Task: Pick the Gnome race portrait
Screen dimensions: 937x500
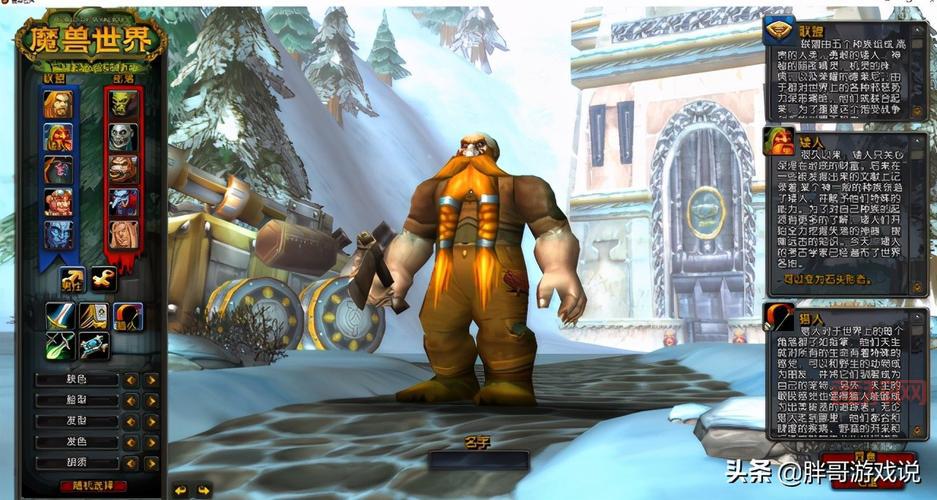Action: (x=58, y=203)
